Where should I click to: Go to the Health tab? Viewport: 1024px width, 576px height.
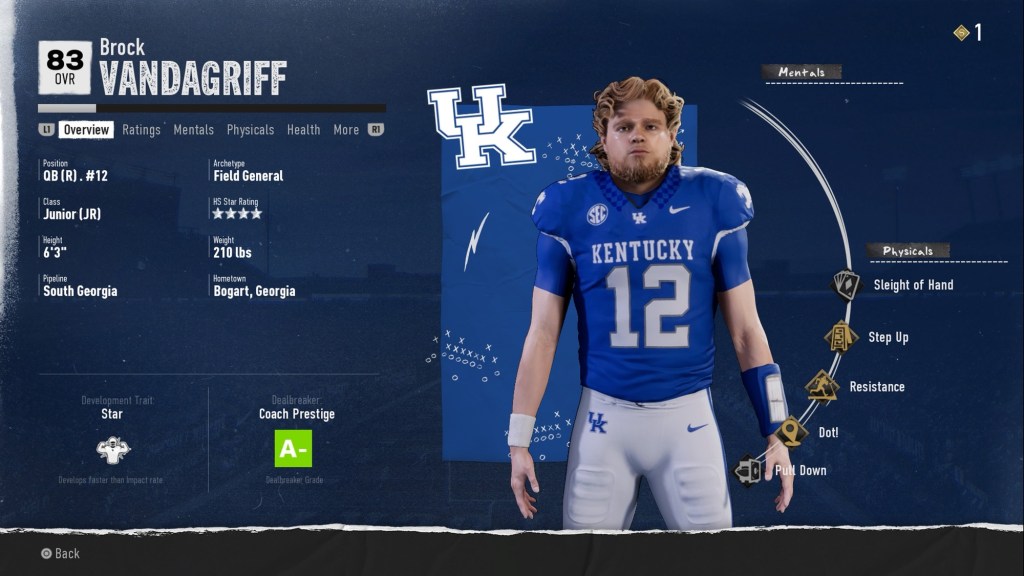coord(303,130)
